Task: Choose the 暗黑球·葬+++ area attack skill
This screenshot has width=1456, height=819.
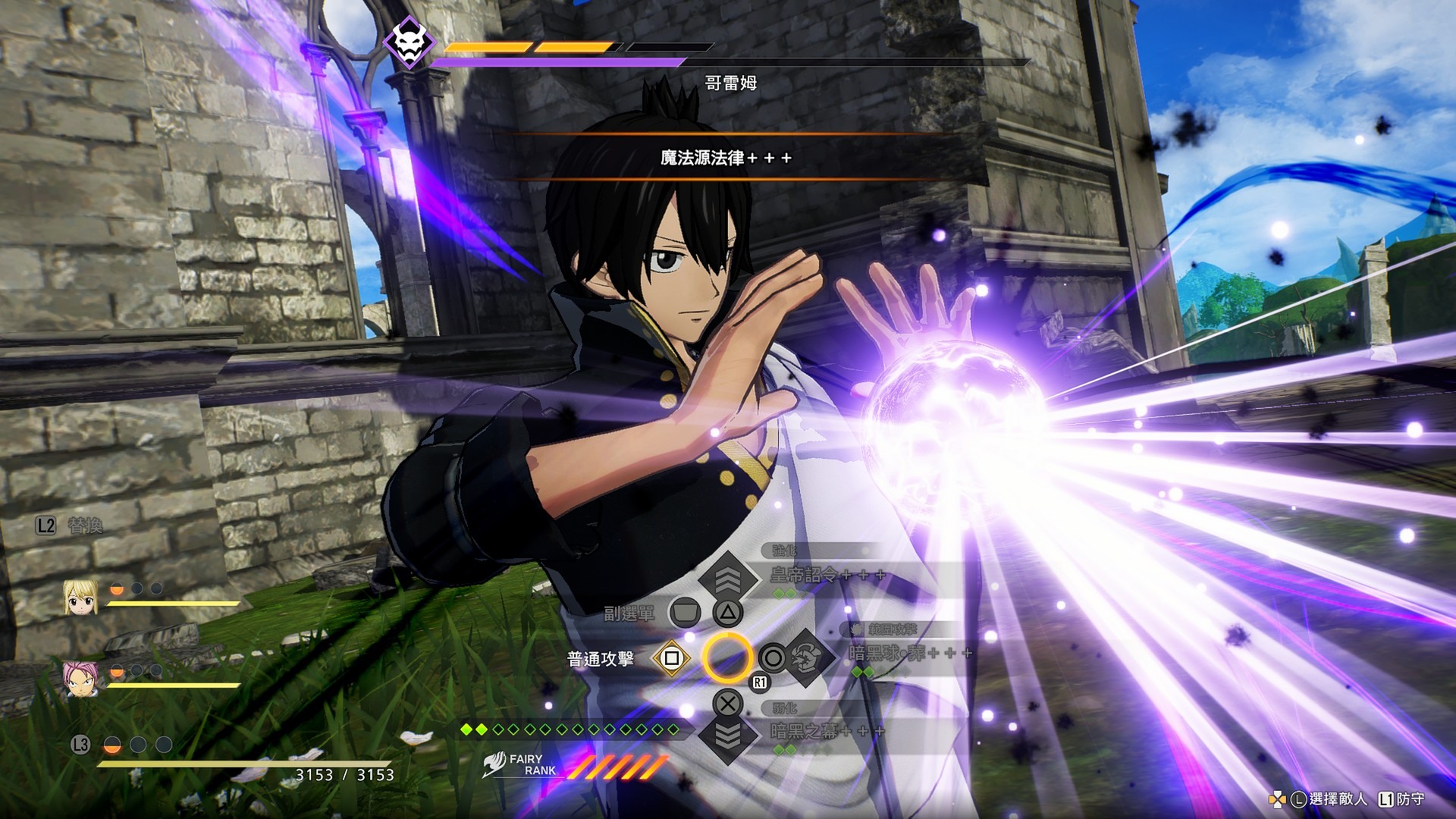Action: coord(908,653)
